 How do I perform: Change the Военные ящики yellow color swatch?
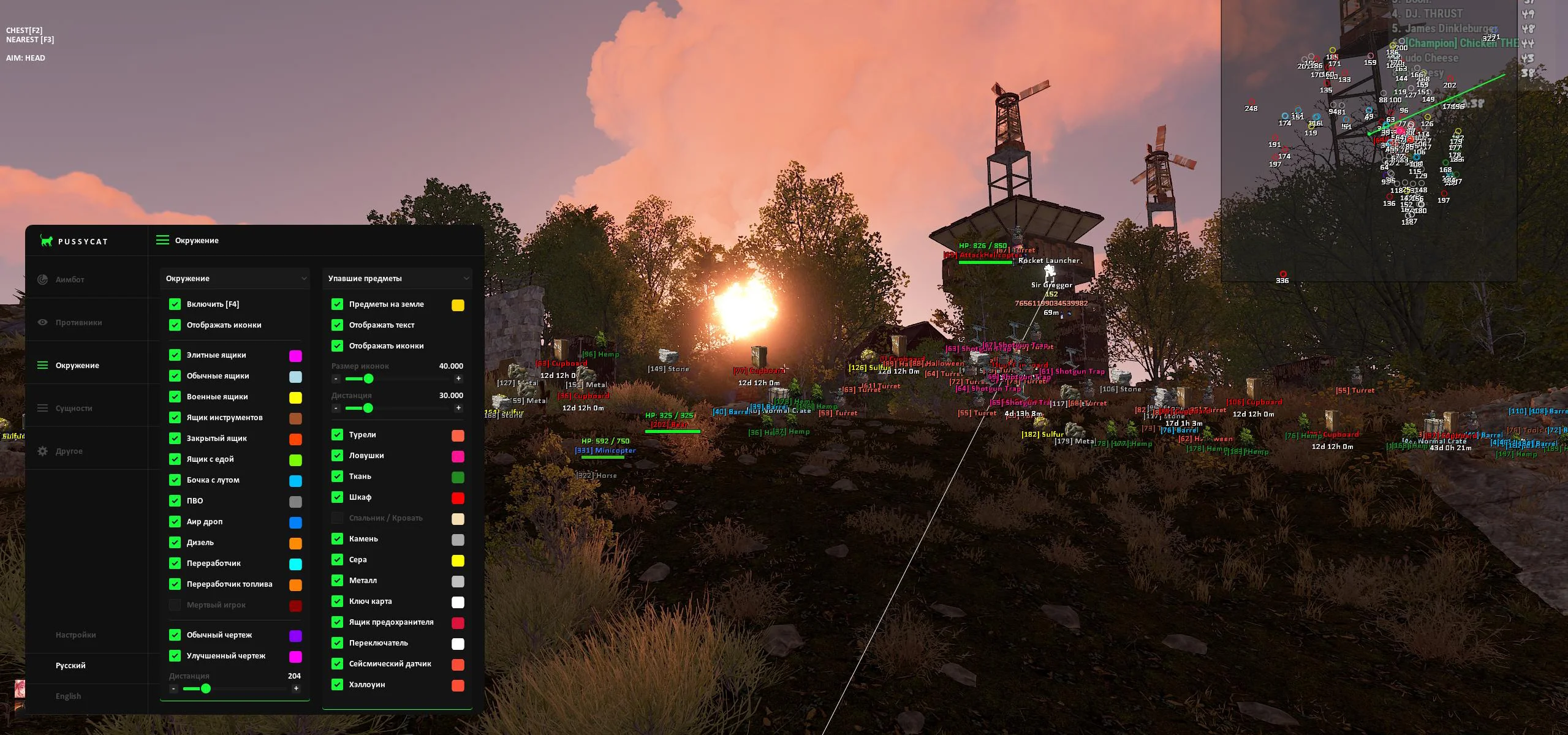coord(295,398)
